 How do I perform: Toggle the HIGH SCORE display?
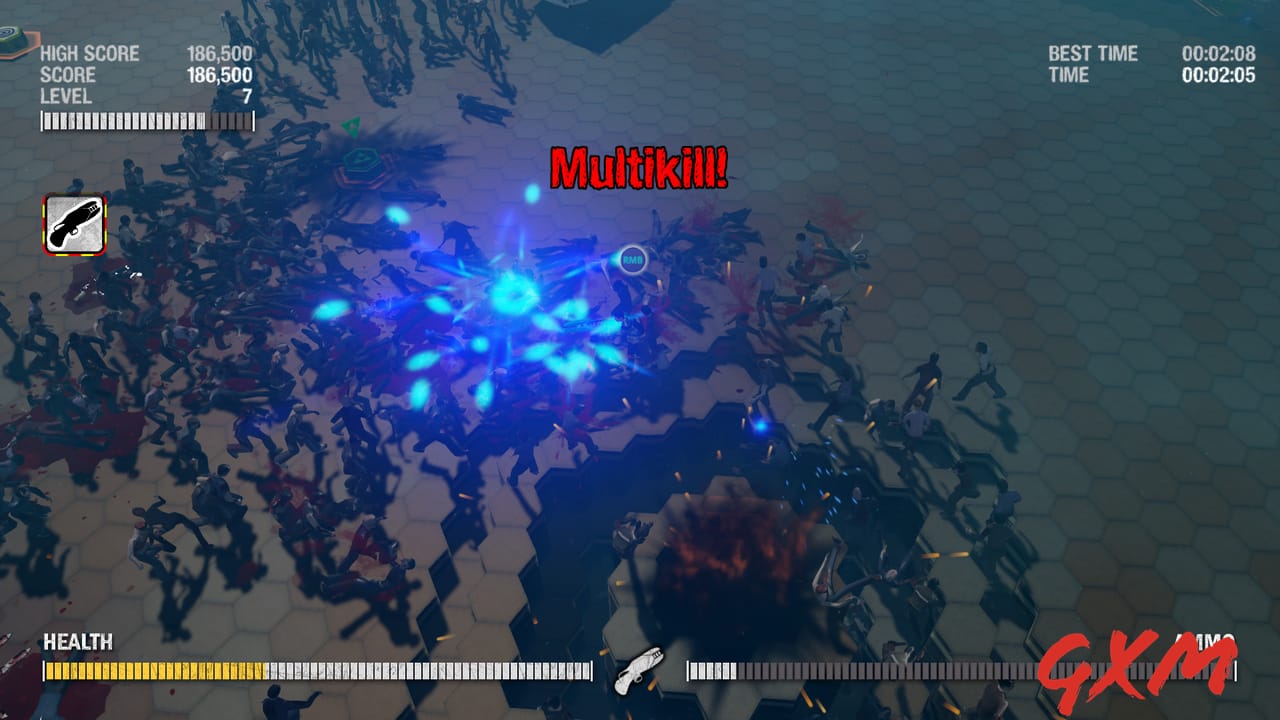click(x=92, y=53)
